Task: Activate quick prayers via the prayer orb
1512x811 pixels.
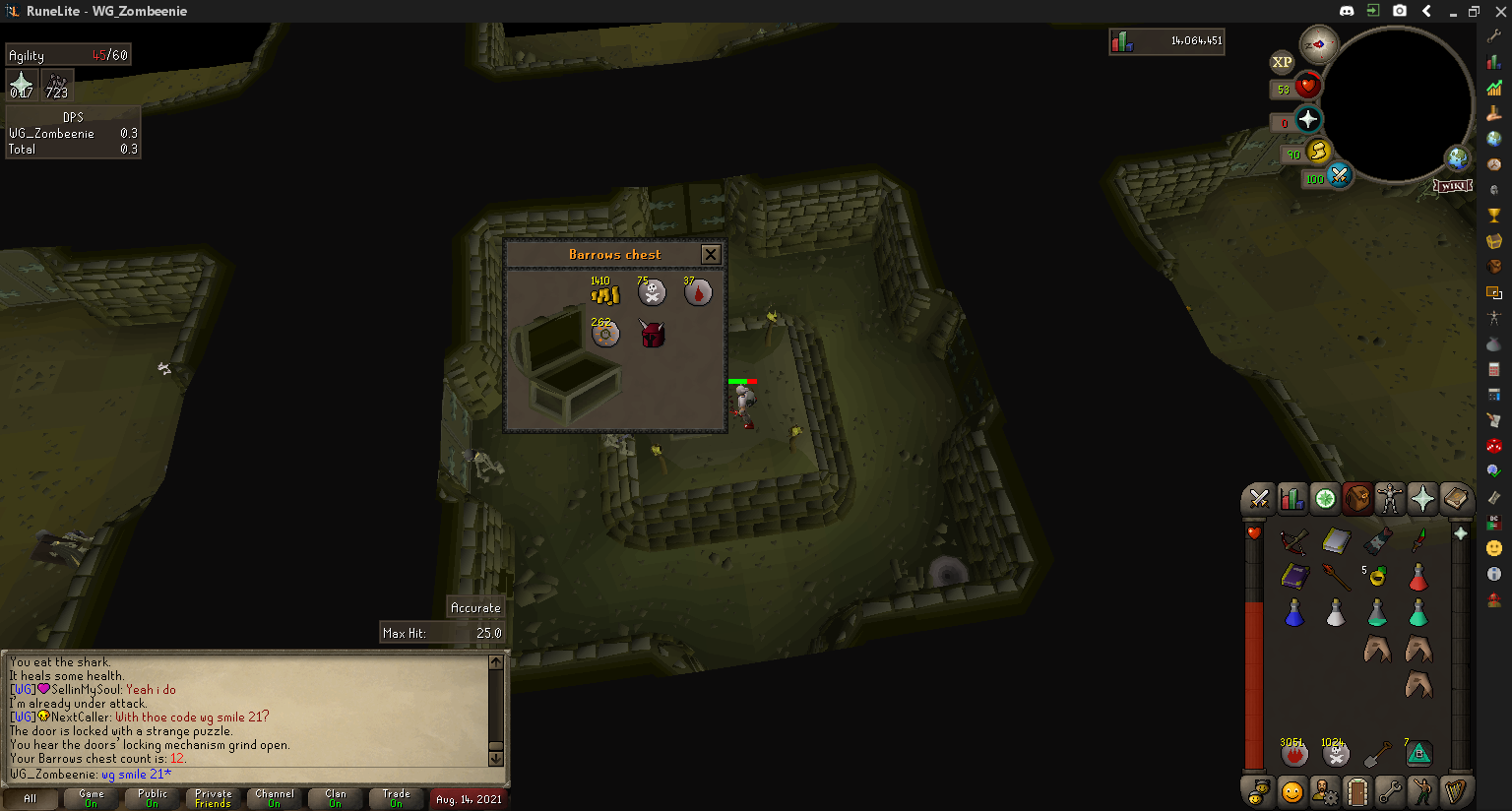Action: [1307, 120]
